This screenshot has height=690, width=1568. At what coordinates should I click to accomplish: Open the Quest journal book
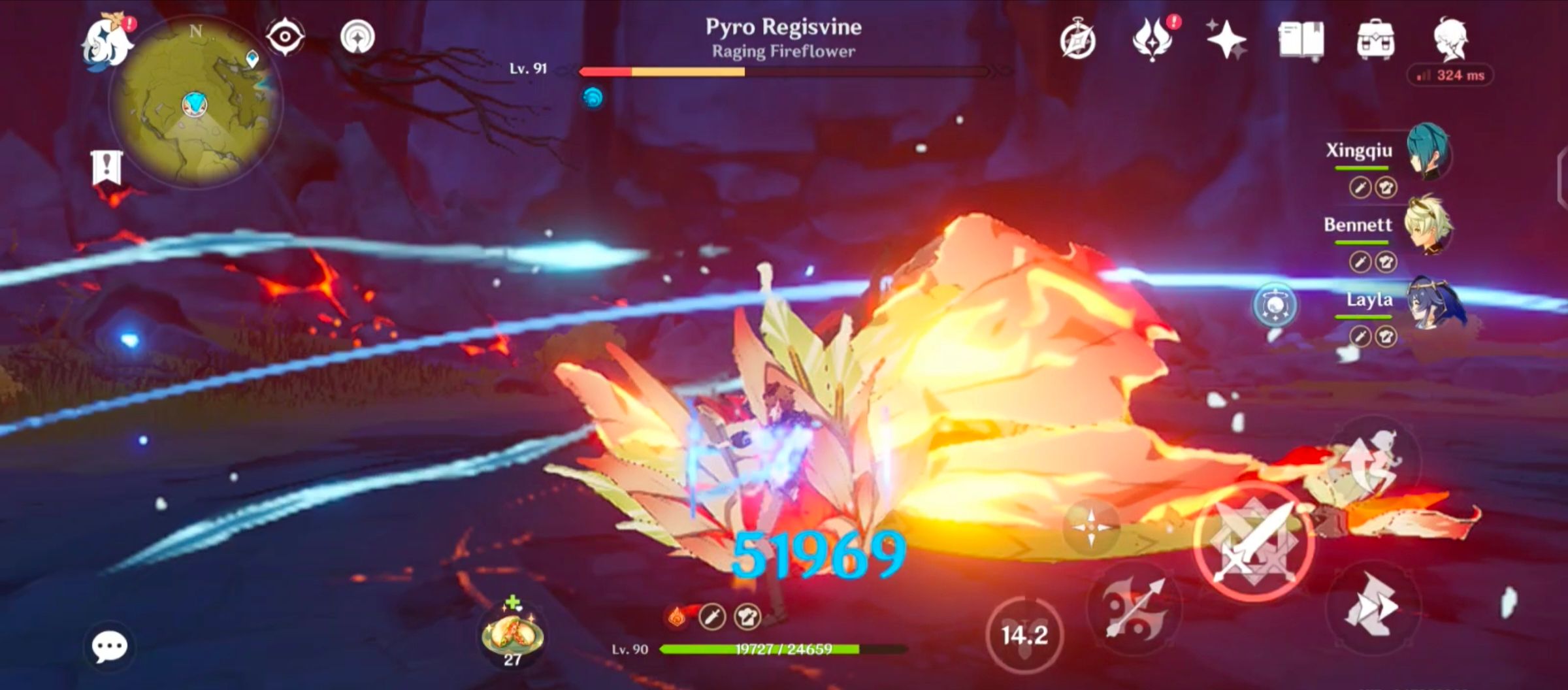click(1300, 37)
